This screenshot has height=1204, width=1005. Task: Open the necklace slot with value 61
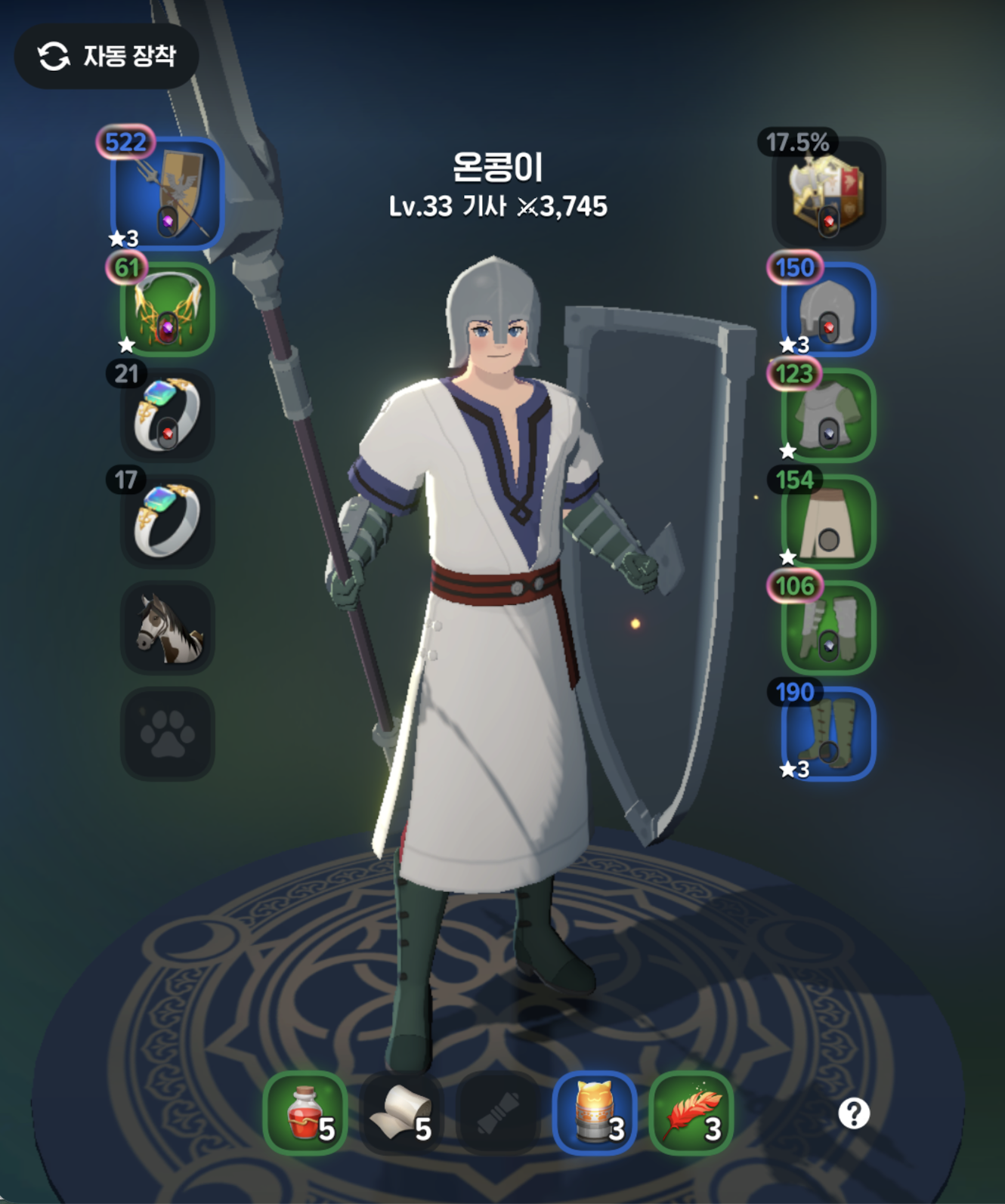(x=165, y=310)
